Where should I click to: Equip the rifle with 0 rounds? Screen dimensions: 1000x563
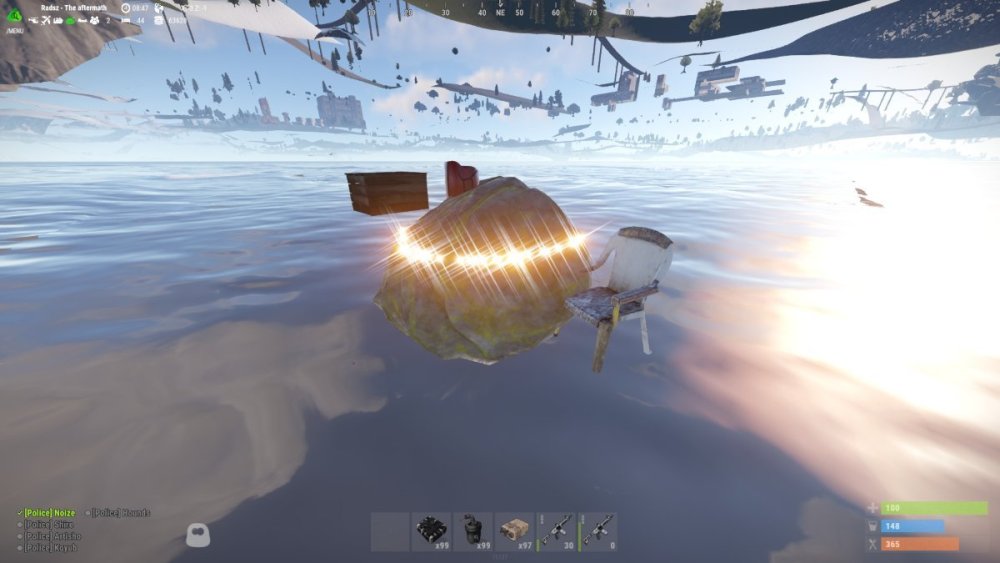[598, 531]
